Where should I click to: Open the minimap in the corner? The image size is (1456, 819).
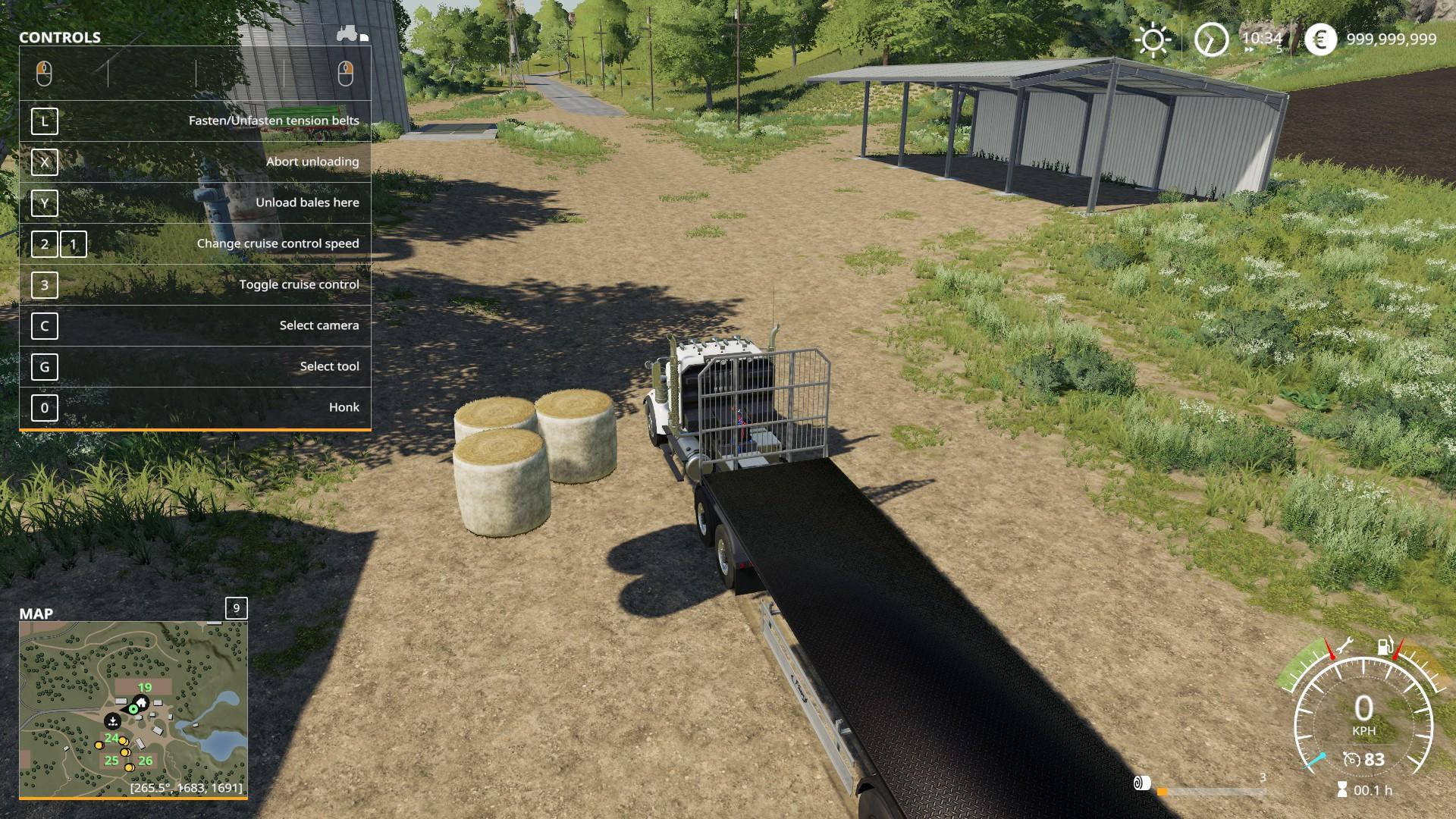133,710
